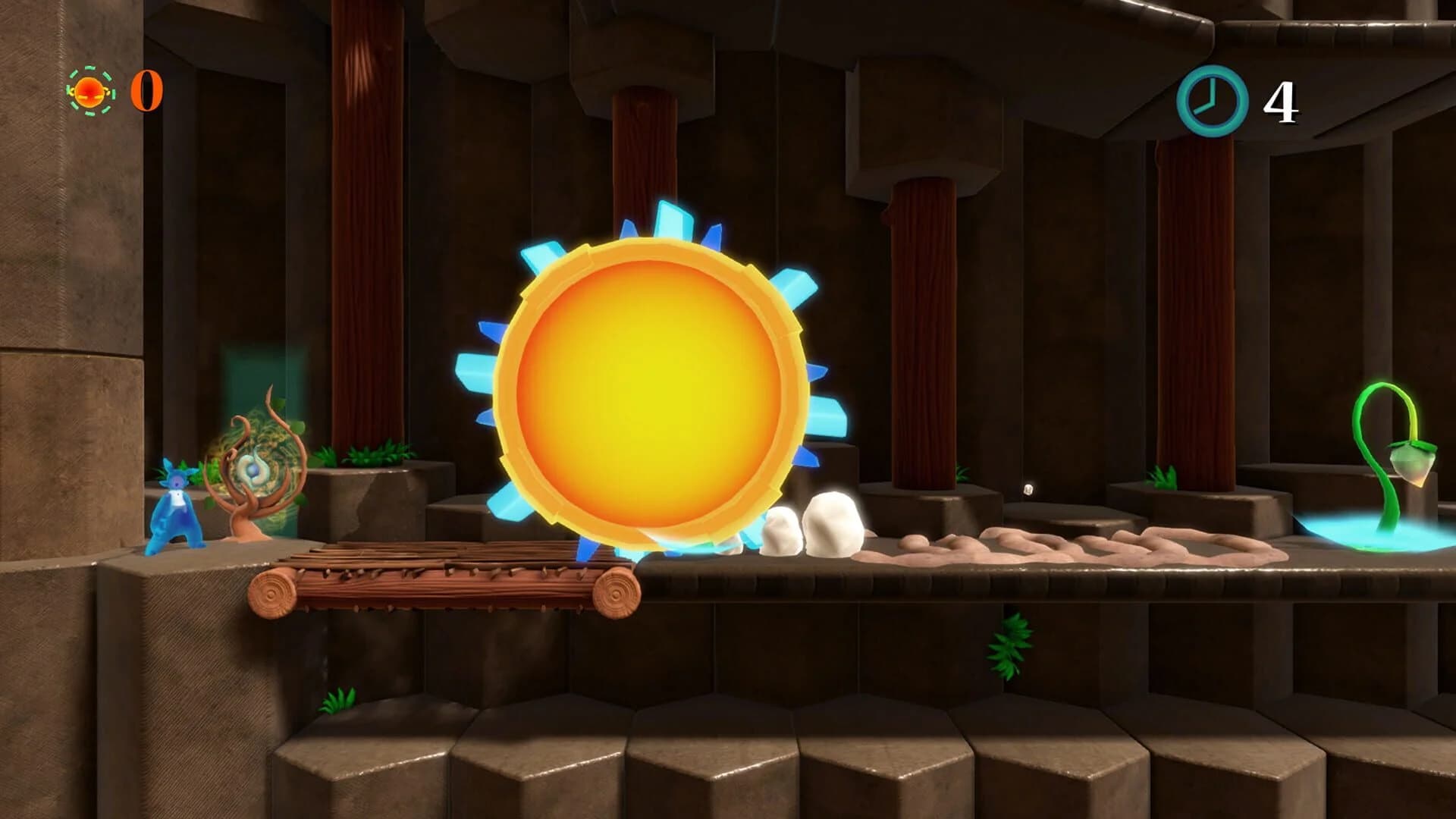Click the small white cube floating mid-air
The image size is (1456, 819).
[x=1028, y=489]
